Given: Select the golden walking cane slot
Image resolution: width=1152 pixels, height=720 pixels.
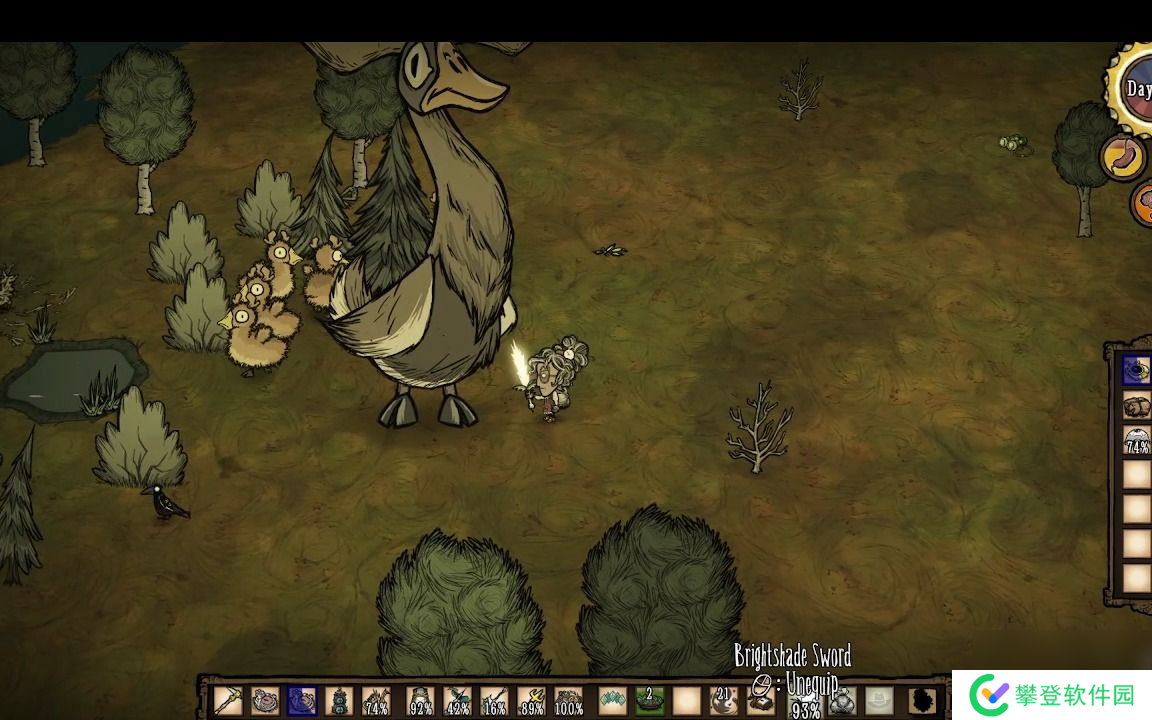Looking at the screenshot, I should pyautogui.click(x=228, y=700).
